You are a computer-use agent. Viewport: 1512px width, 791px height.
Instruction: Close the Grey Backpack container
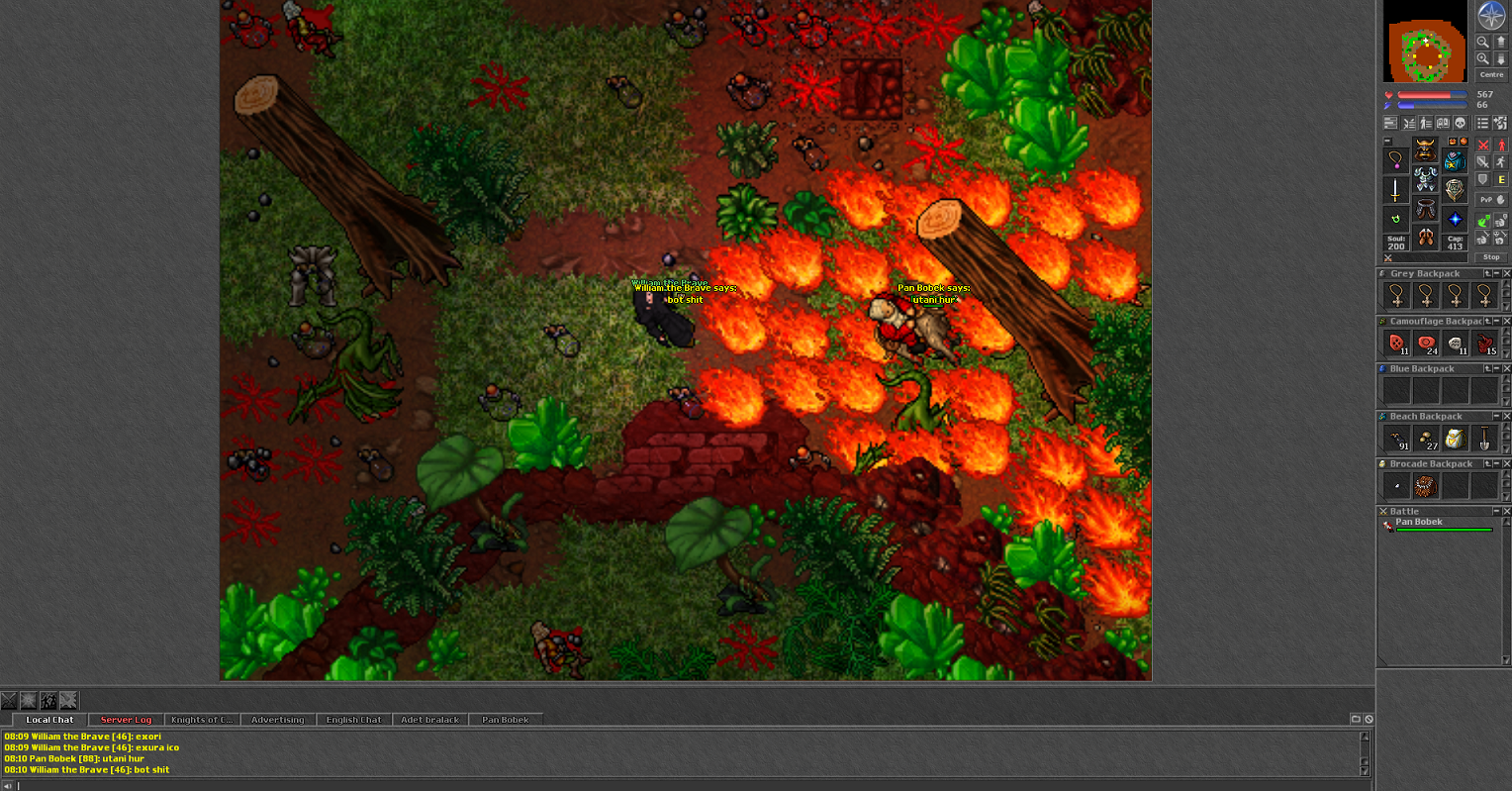pyautogui.click(x=1507, y=273)
